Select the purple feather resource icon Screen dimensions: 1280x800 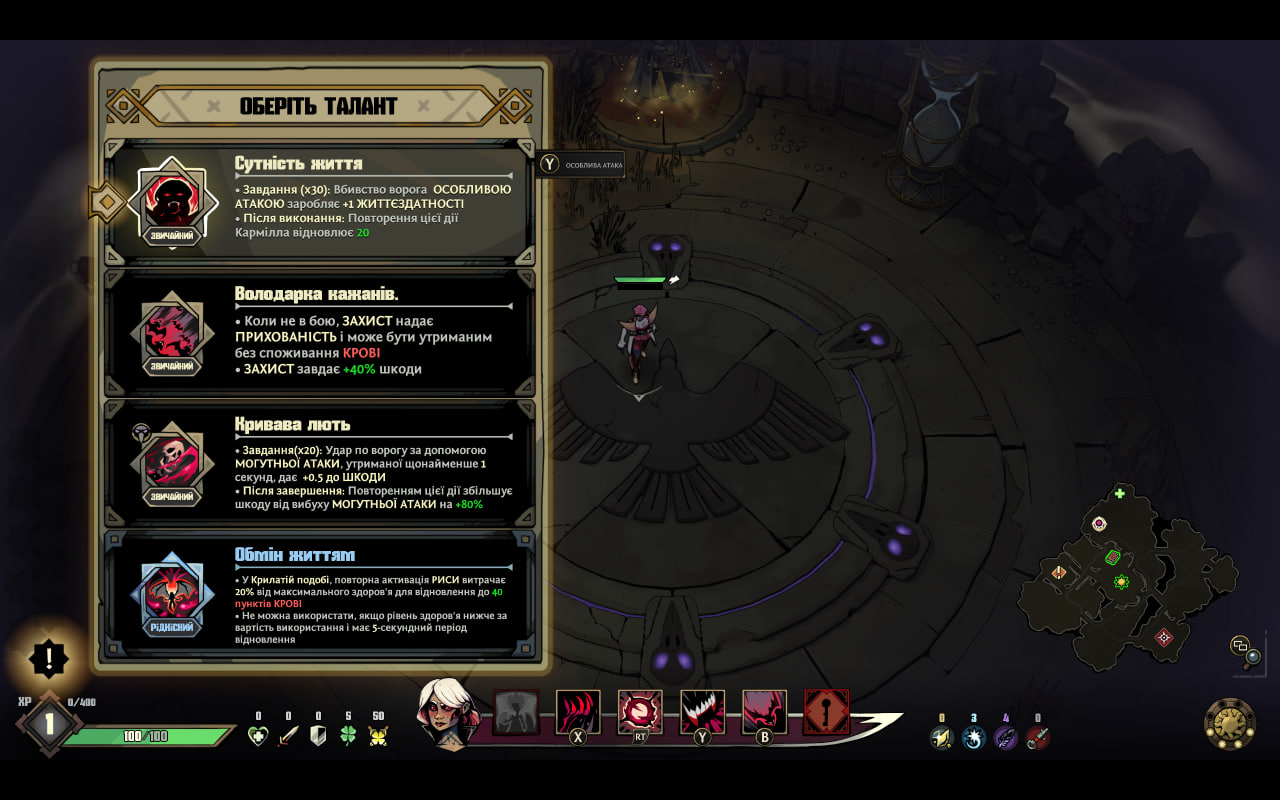(1006, 738)
